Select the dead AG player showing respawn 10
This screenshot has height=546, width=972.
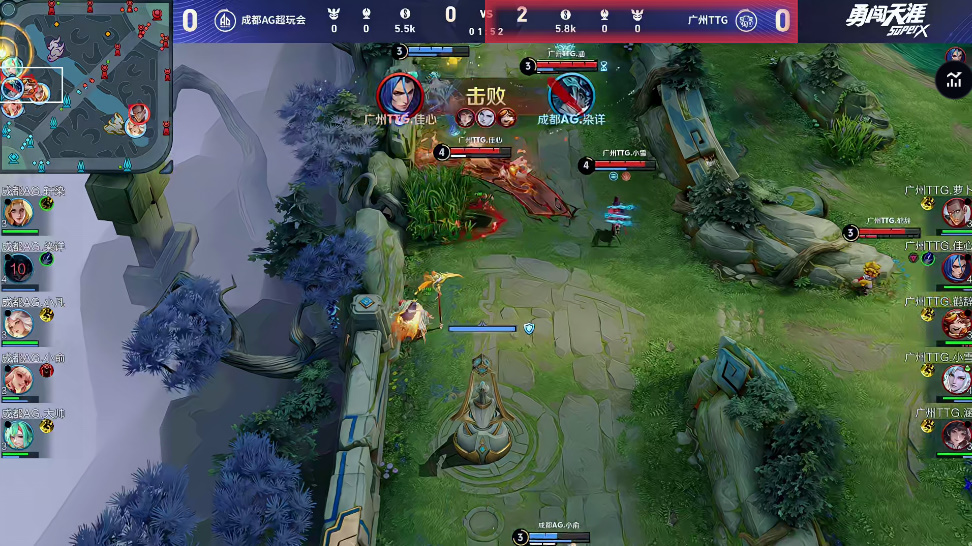[x=18, y=268]
